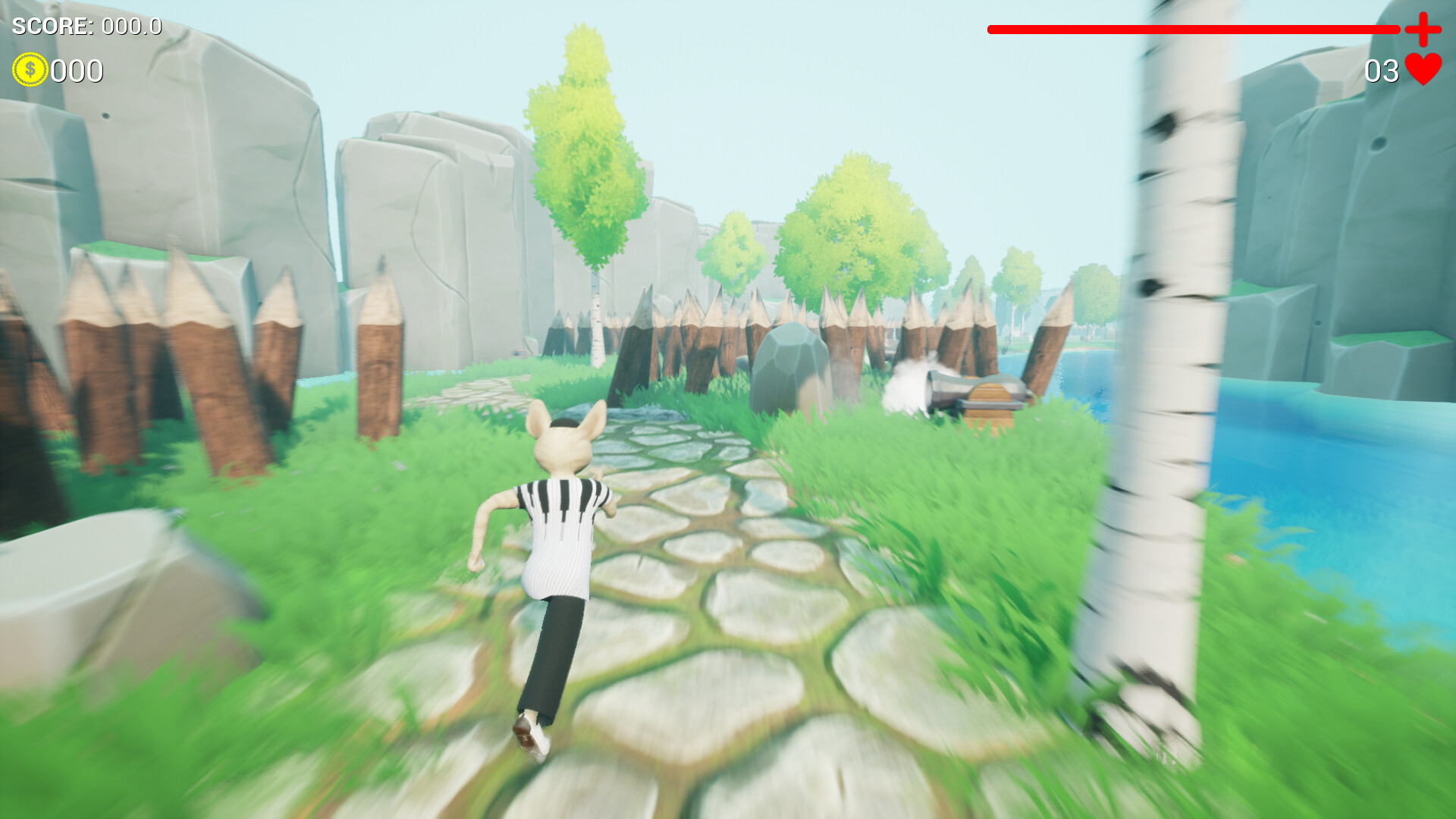
Task: Select the red plus health pickup icon
Action: point(1423,30)
